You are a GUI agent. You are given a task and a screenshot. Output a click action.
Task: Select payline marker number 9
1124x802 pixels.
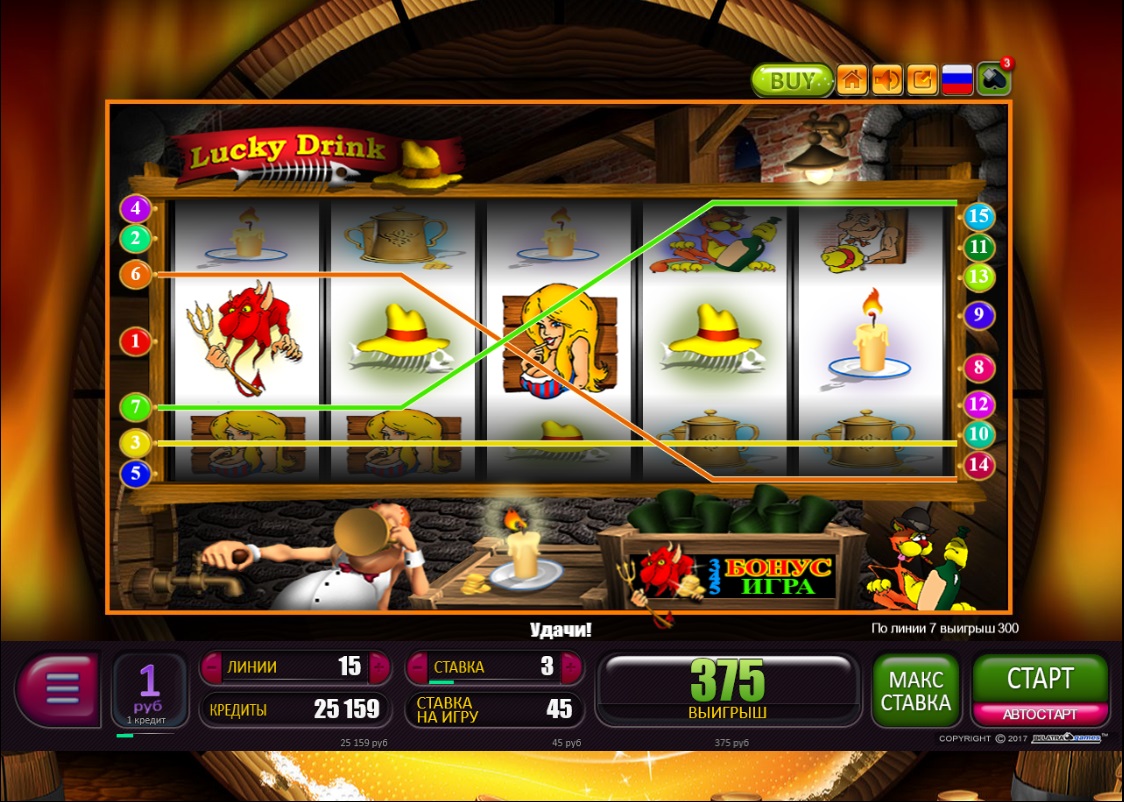(979, 316)
